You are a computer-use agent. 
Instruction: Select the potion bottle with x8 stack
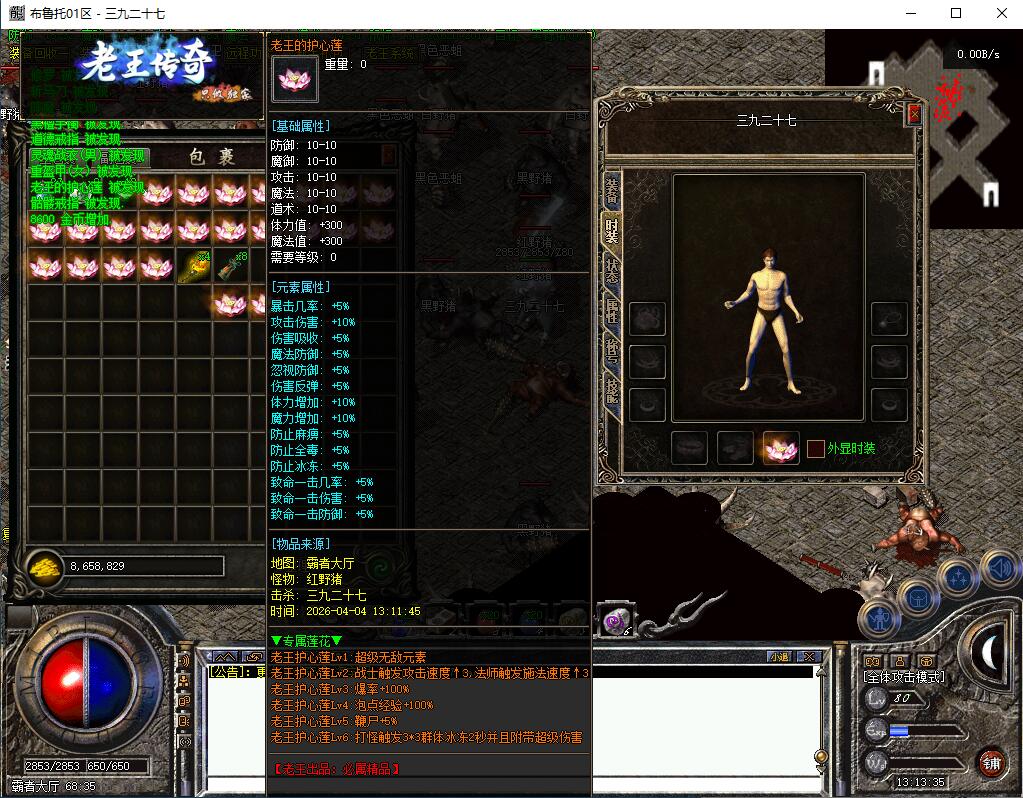(231, 266)
